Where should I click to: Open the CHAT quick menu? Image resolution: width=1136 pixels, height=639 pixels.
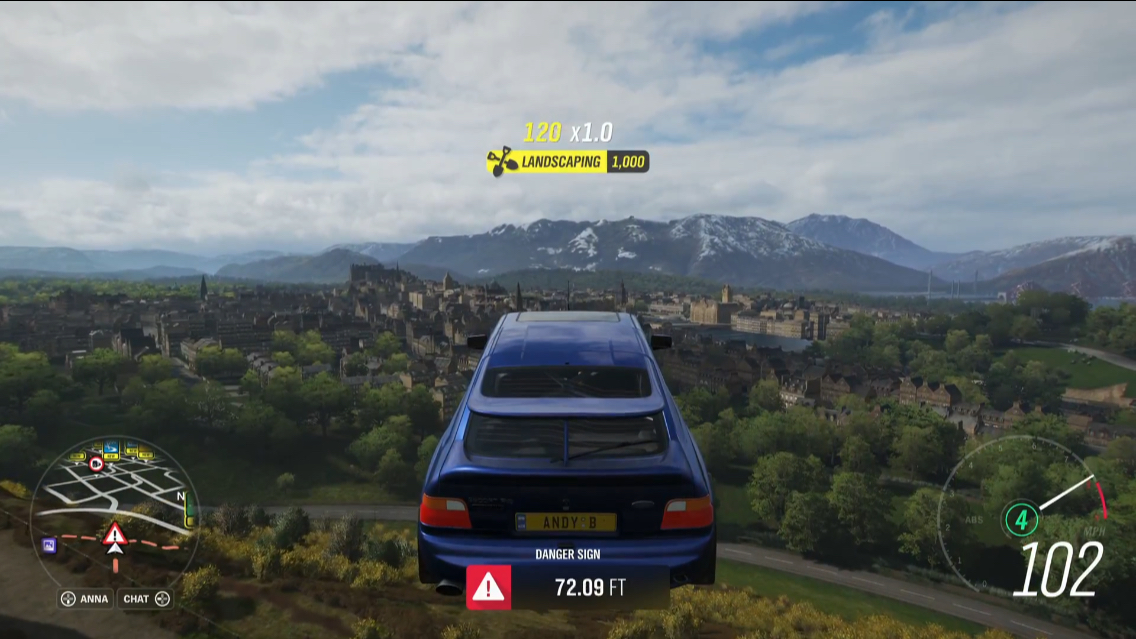[145, 599]
